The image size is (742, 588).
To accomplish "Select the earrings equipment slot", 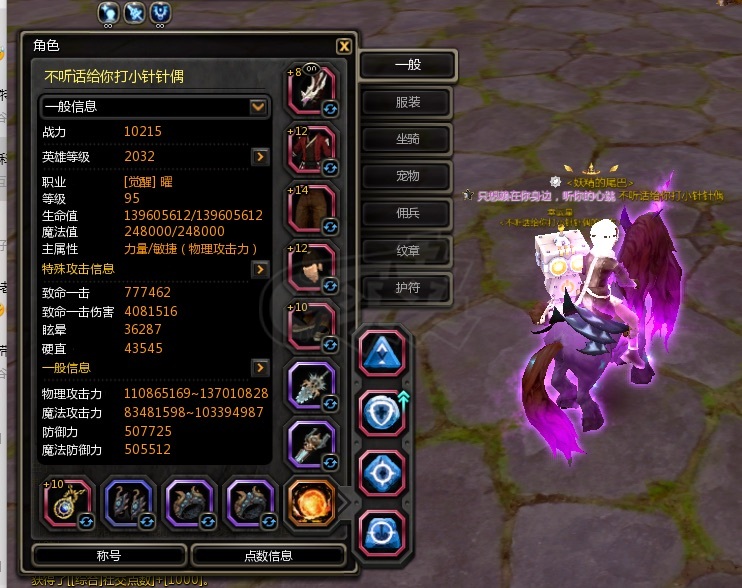I will [128, 502].
